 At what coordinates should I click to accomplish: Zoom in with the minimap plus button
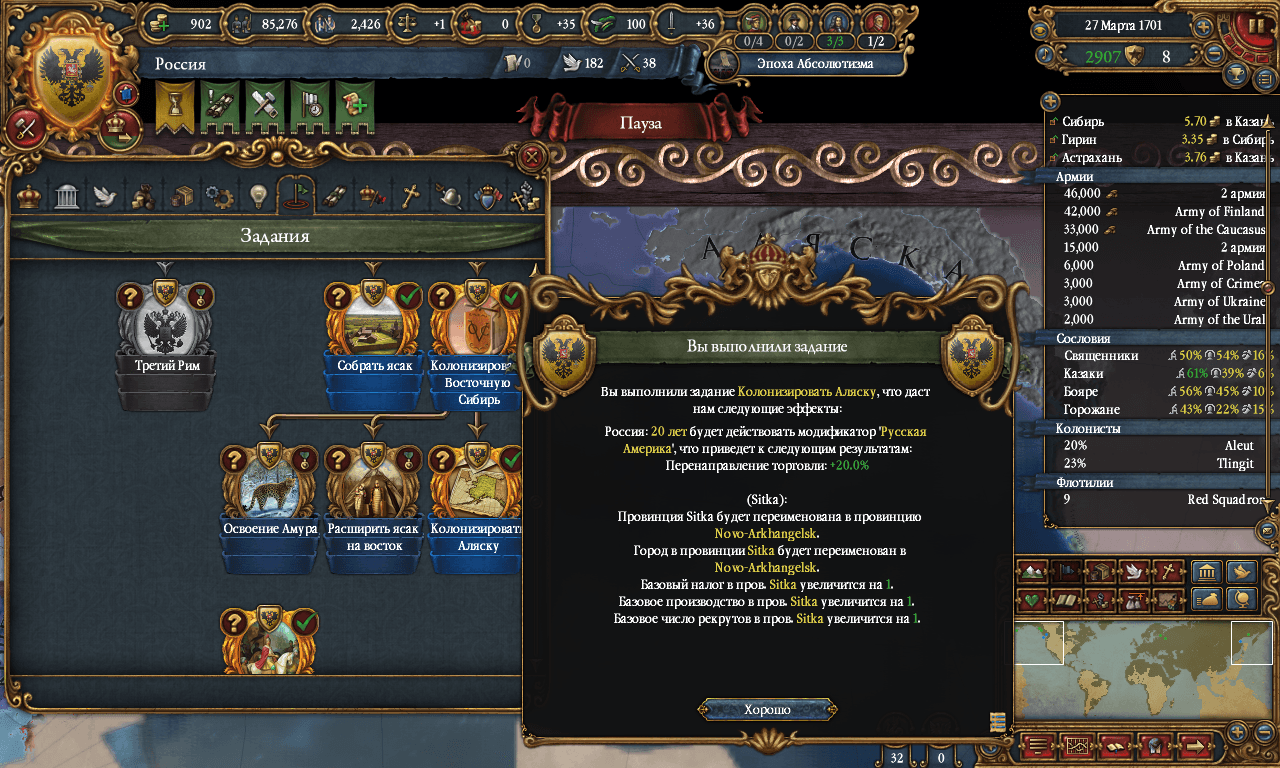pyautogui.click(x=1238, y=731)
